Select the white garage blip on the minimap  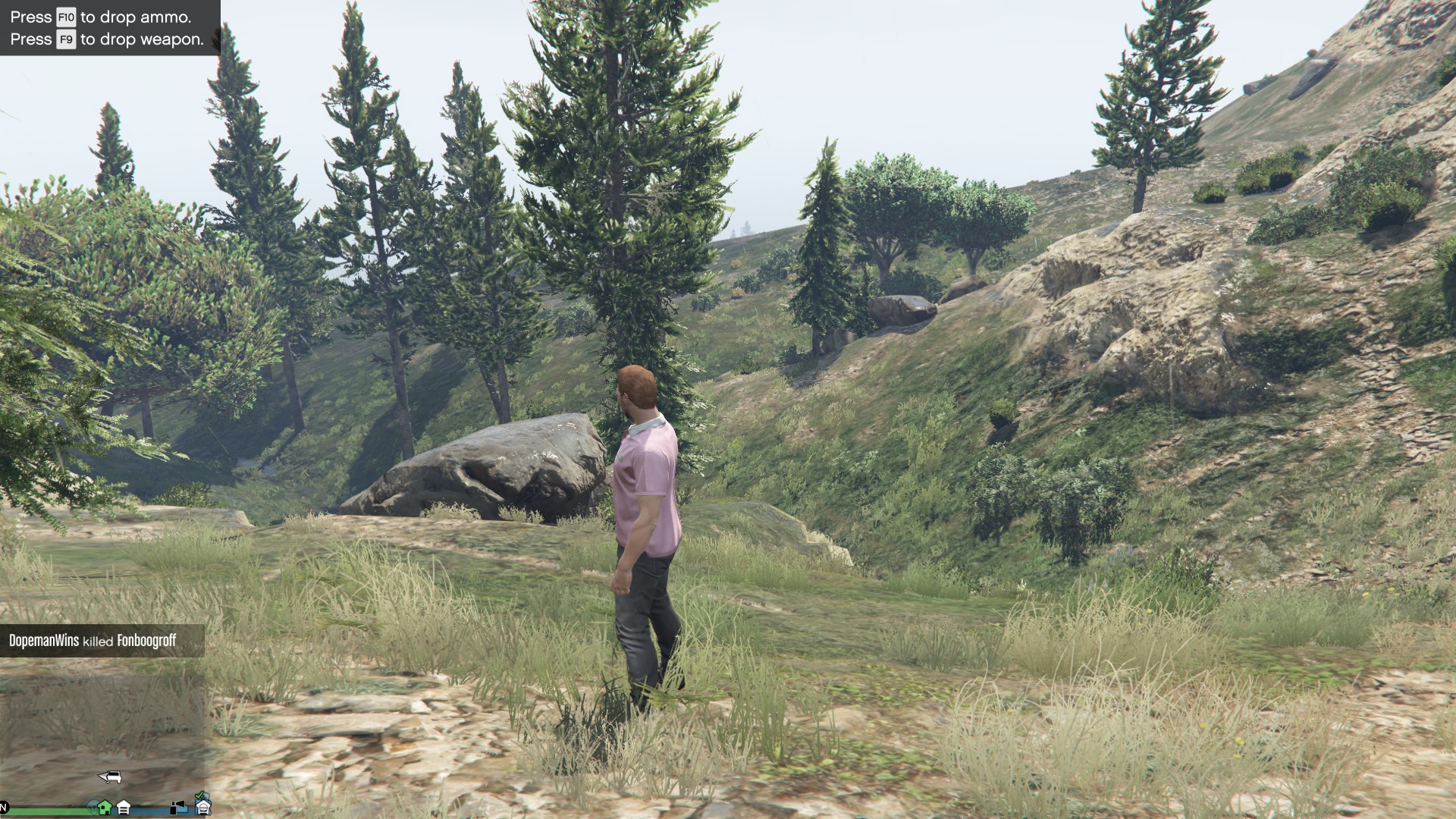124,808
